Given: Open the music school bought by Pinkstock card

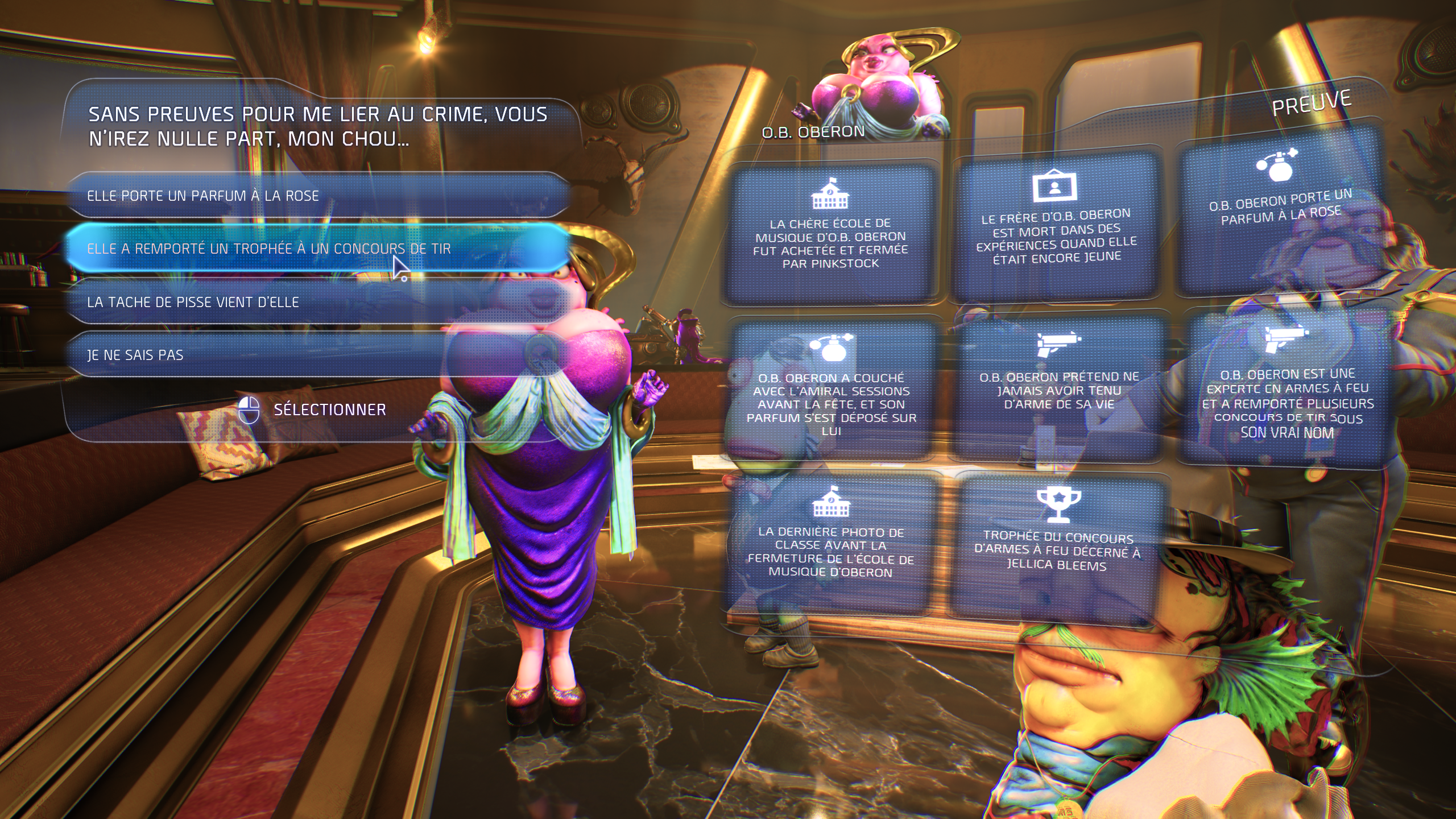Looking at the screenshot, I should 830,233.
